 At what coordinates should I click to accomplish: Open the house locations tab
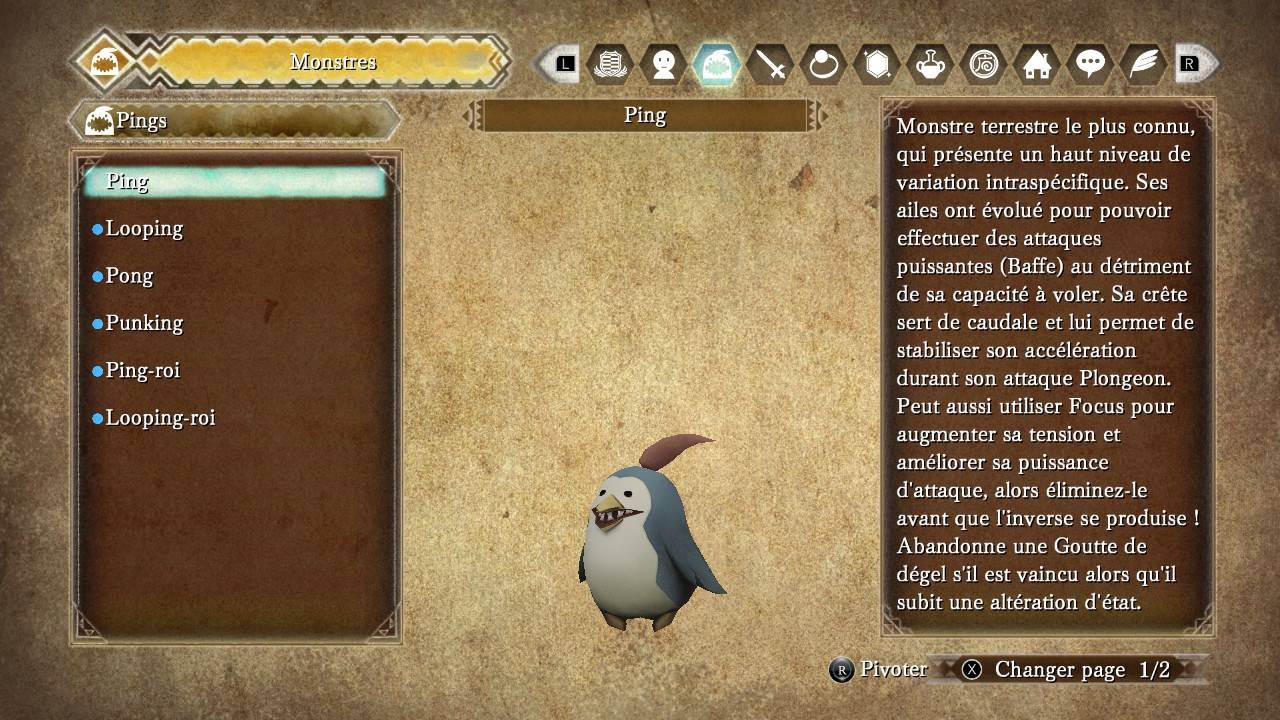point(1037,65)
